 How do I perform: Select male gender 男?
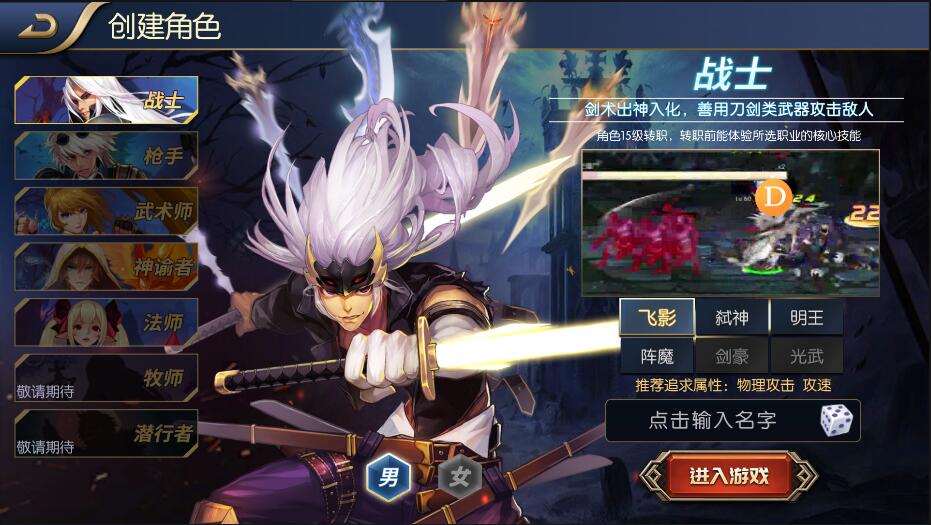(x=386, y=477)
